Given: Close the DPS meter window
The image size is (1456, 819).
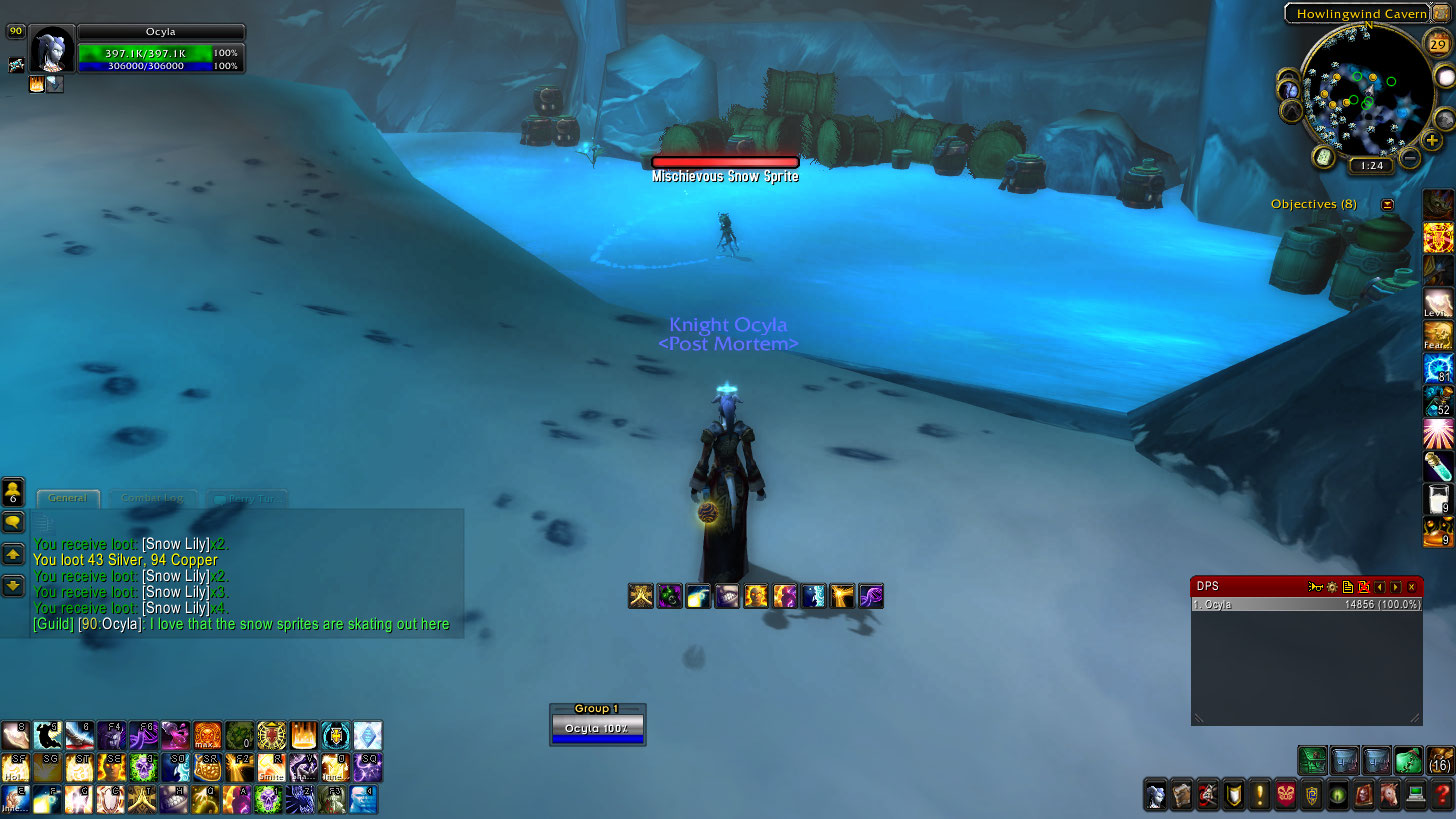Looking at the screenshot, I should tap(1411, 587).
